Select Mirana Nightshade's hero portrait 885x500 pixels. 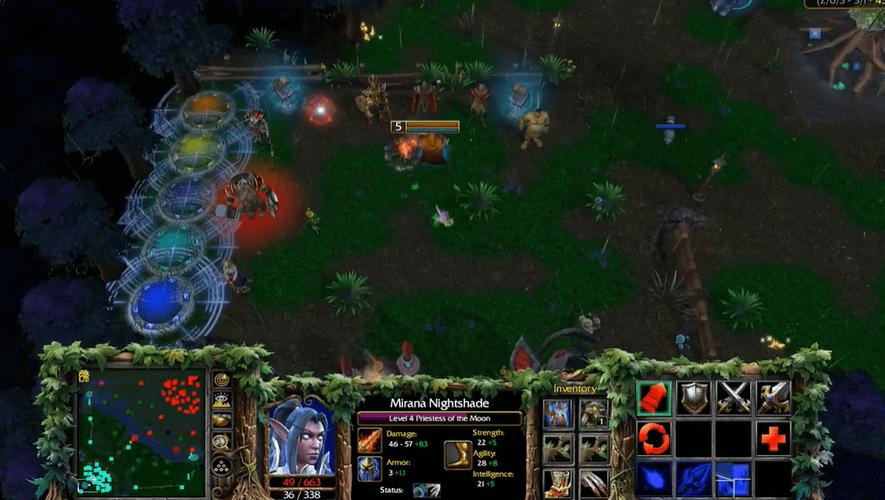[x=300, y=438]
